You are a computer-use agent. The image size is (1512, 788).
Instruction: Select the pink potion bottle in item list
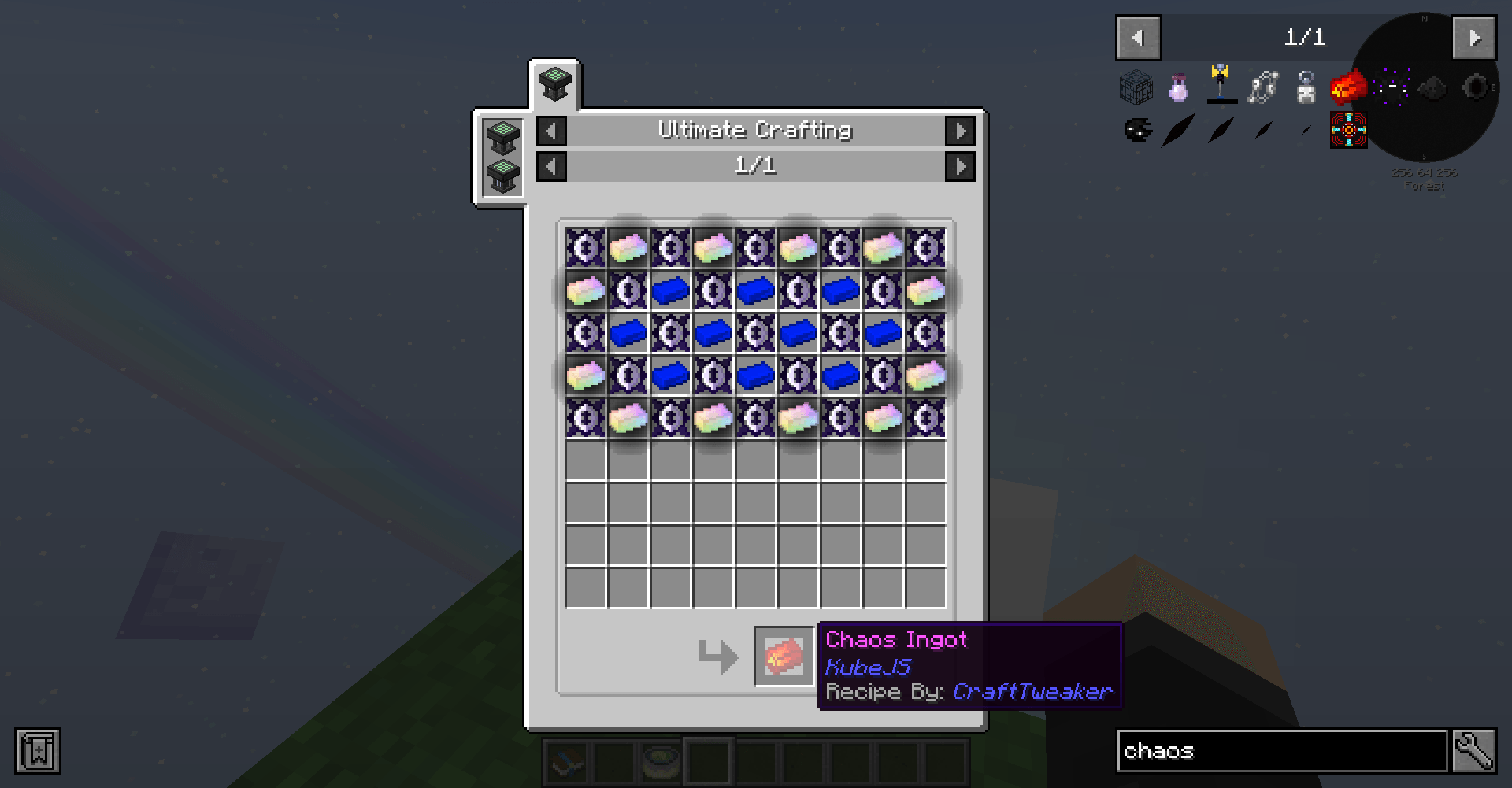coord(1179,87)
